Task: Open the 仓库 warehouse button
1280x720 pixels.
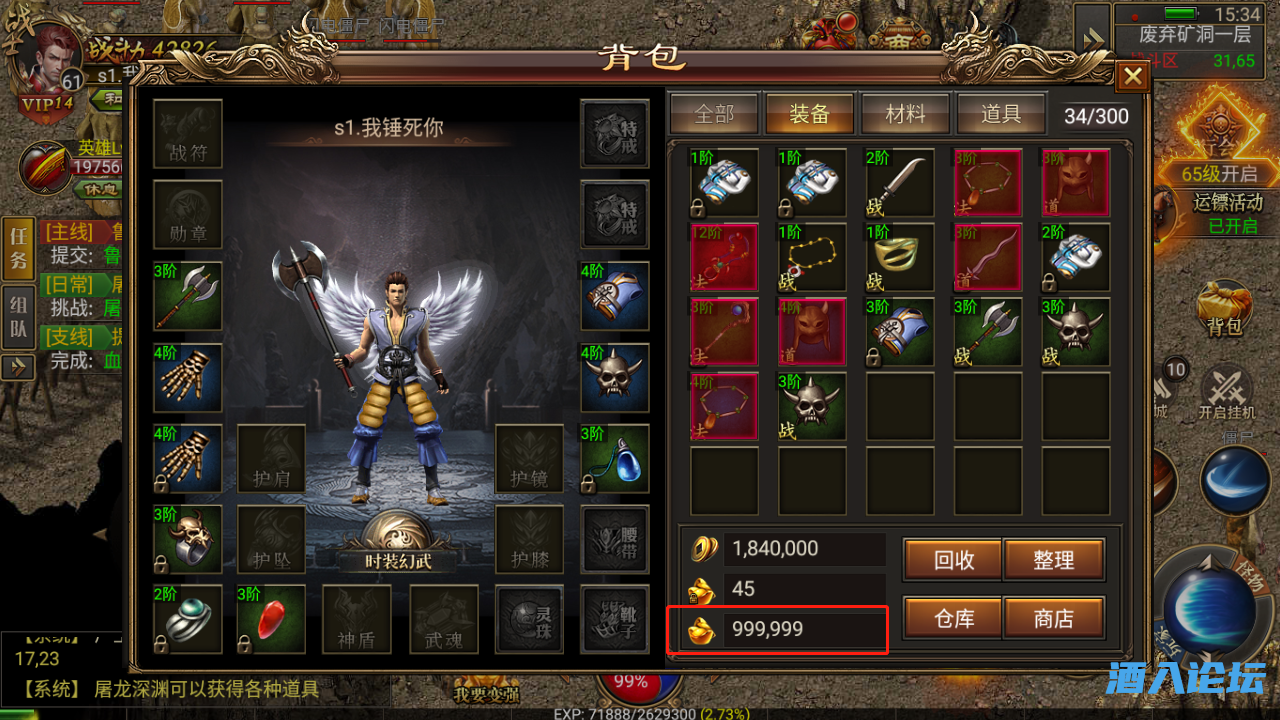Action: pyautogui.click(x=951, y=618)
